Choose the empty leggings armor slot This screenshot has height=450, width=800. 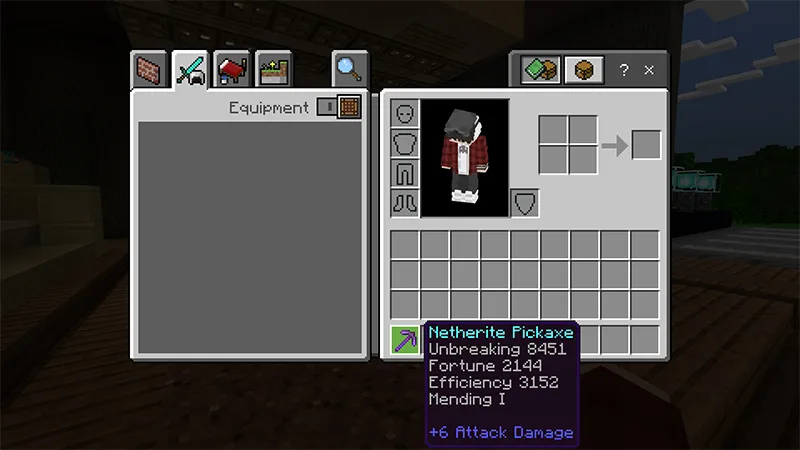404,173
